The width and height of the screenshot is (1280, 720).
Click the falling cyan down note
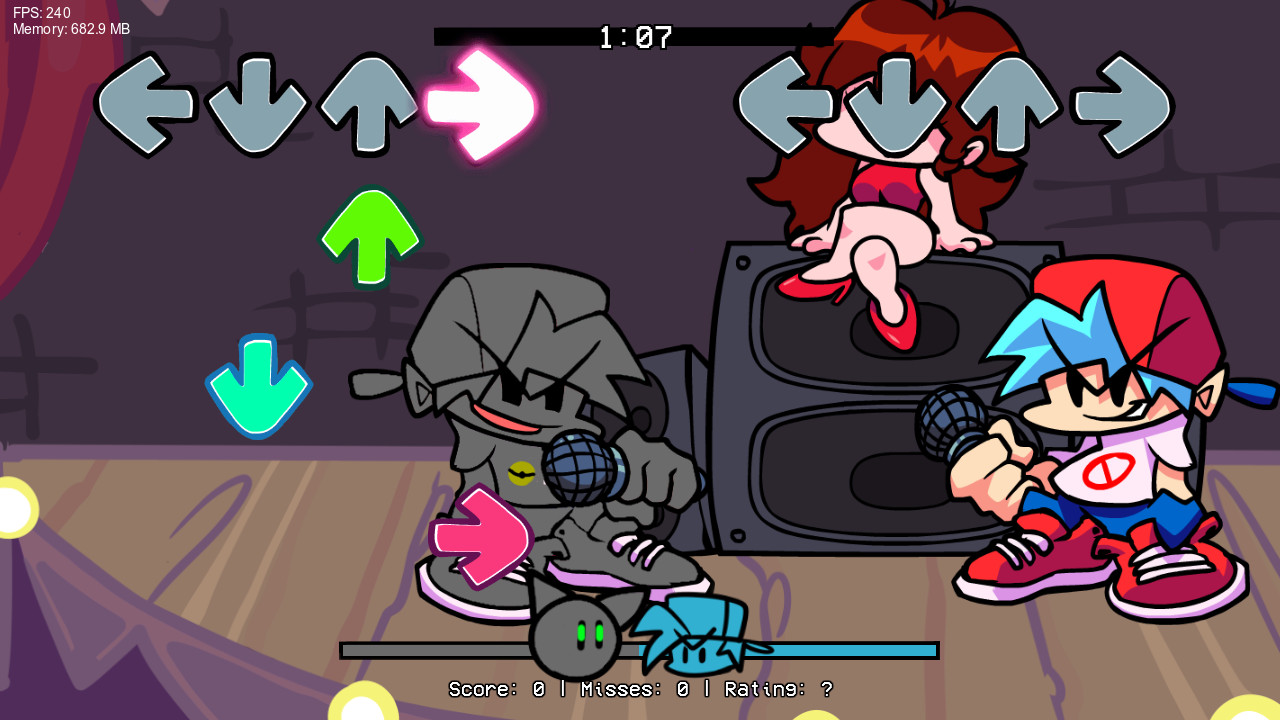(x=259, y=389)
